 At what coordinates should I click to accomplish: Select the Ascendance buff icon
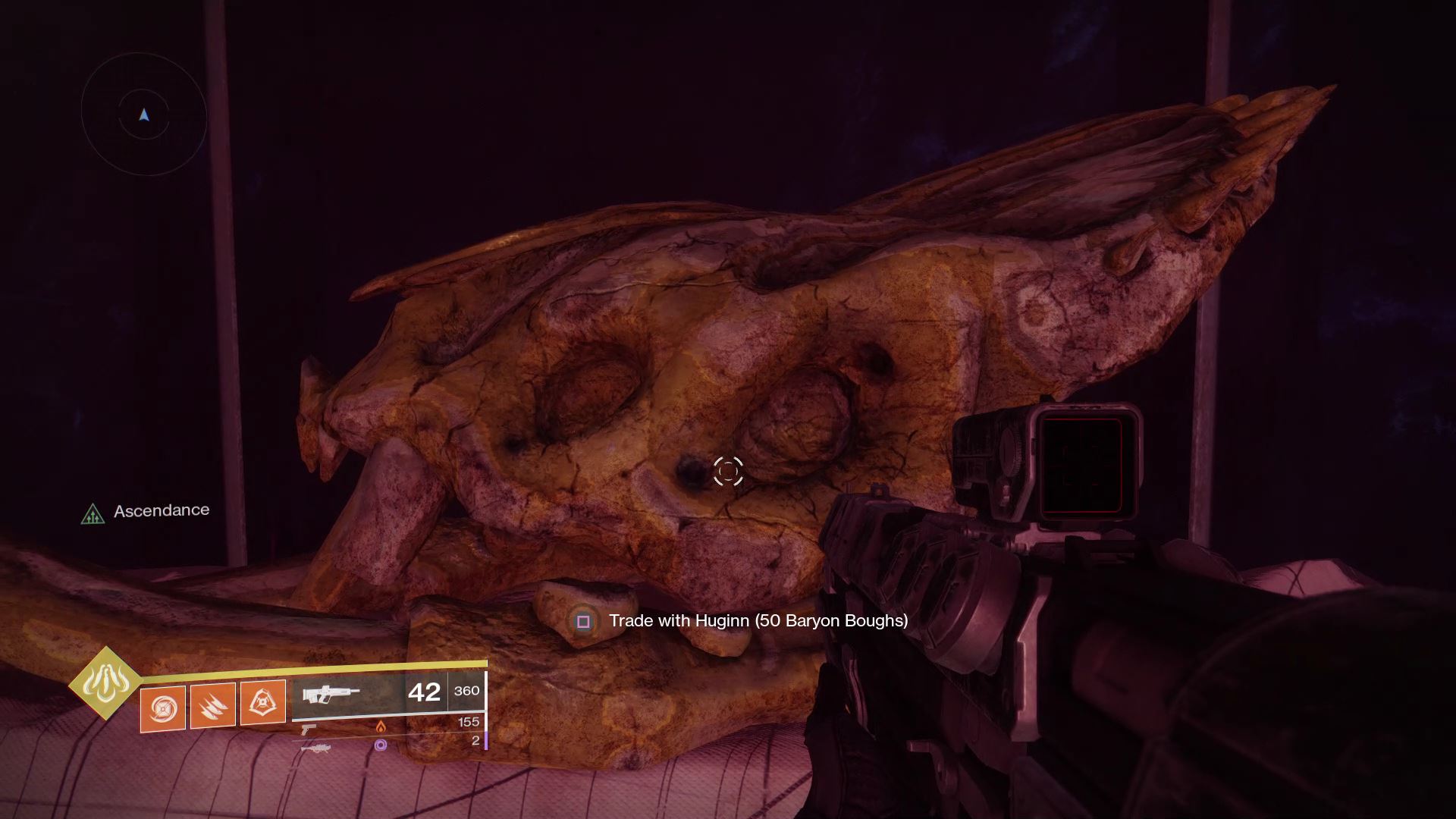point(93,515)
